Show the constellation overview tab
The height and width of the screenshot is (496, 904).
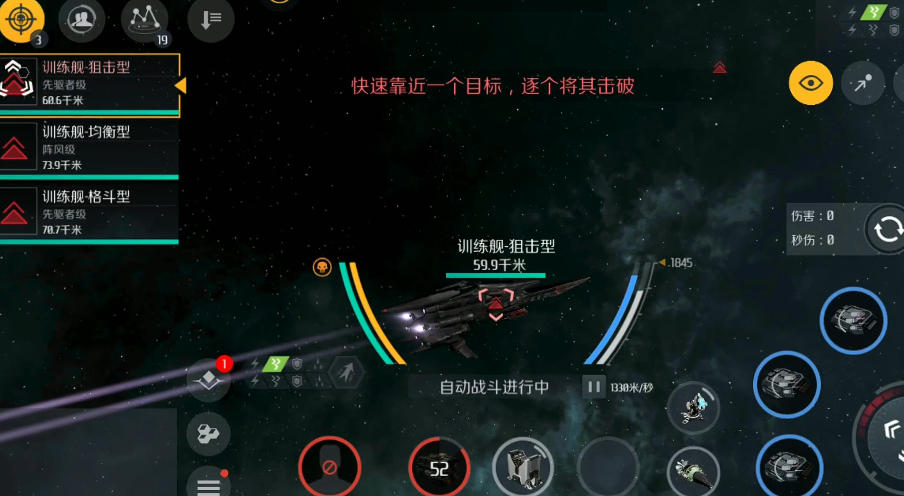tap(145, 20)
